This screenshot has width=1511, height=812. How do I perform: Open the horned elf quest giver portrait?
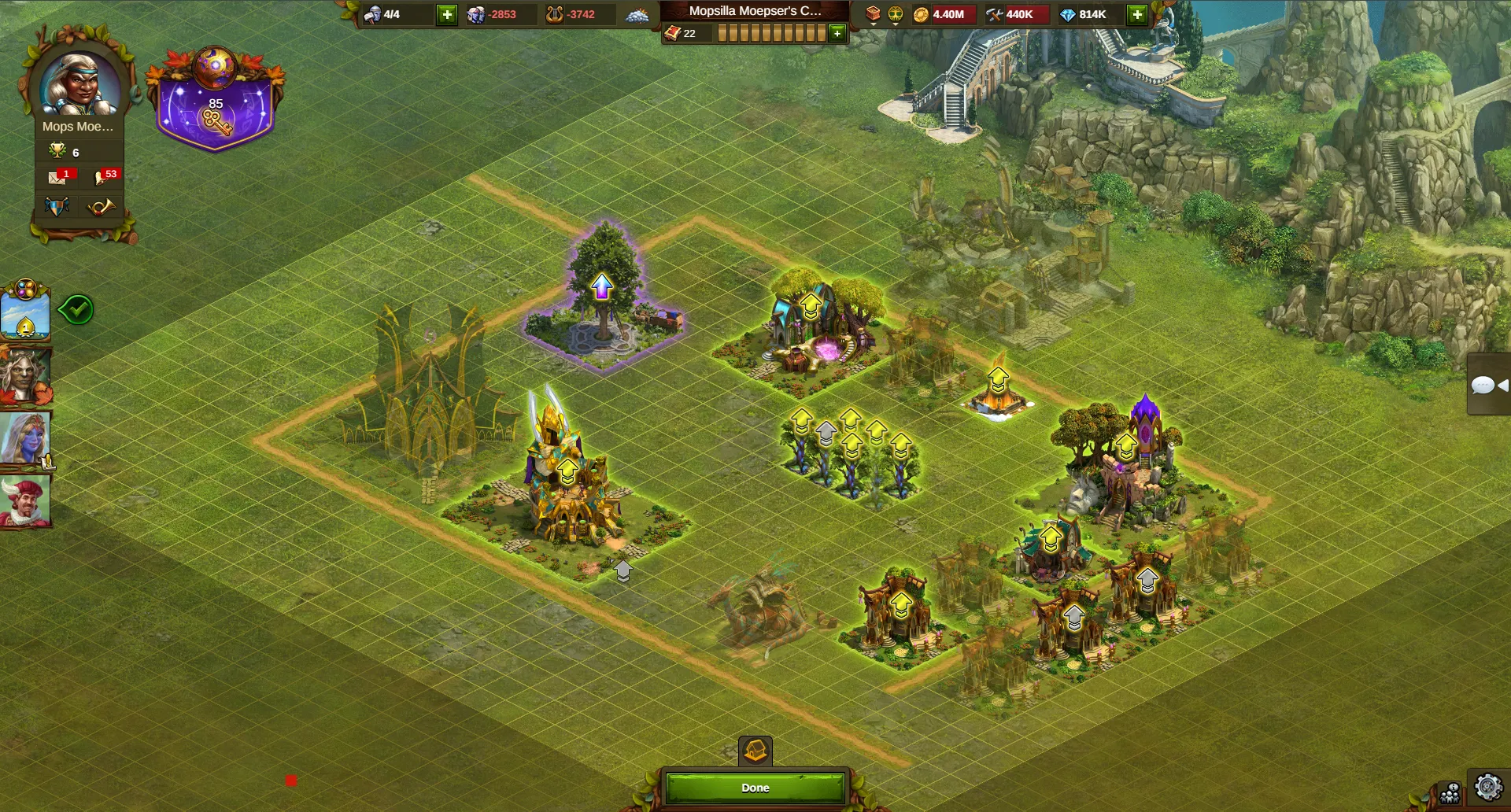[x=25, y=376]
